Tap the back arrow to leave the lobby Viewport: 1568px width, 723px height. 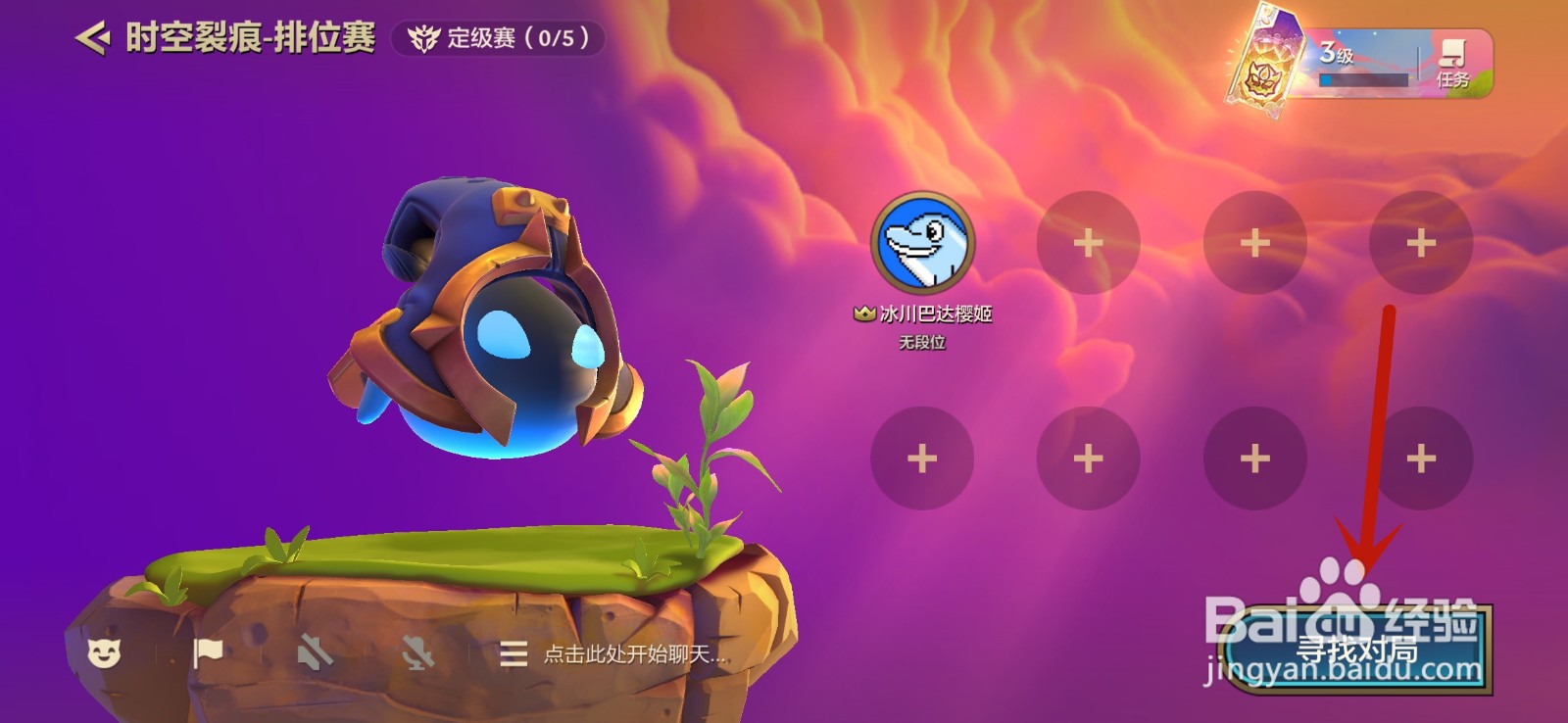(92, 36)
